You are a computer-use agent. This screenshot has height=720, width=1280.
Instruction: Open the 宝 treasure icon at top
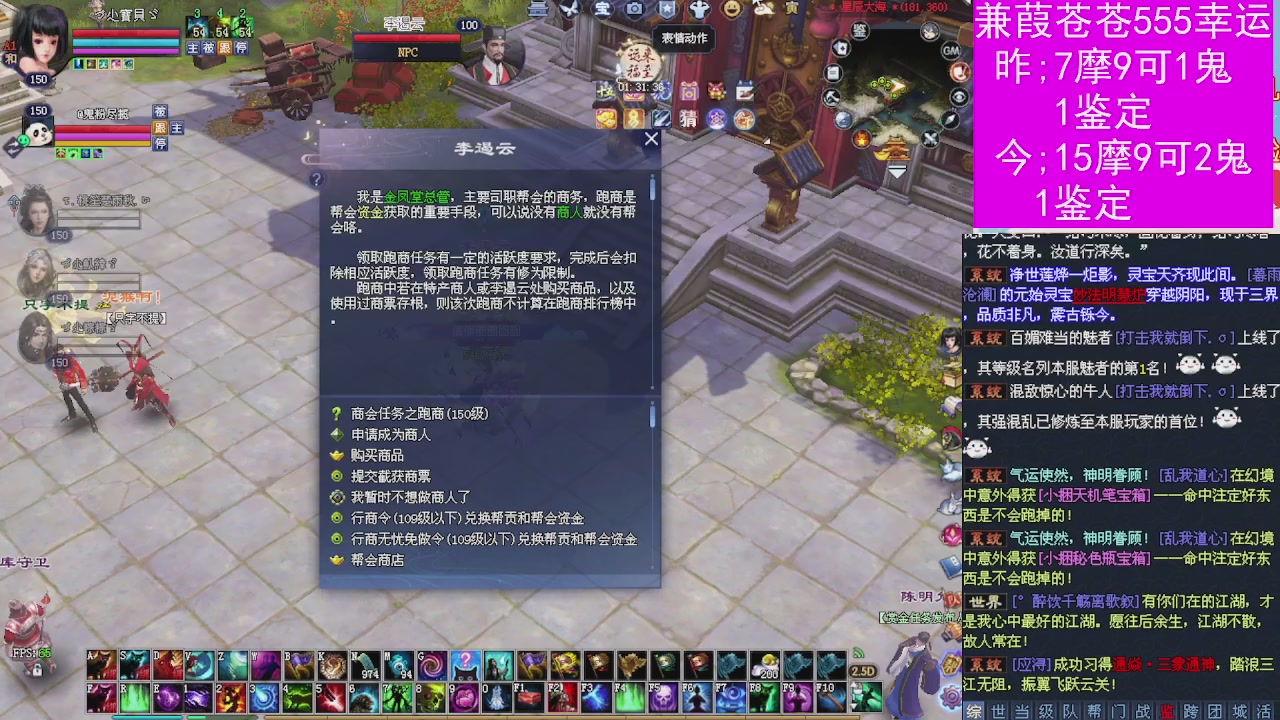coord(601,9)
